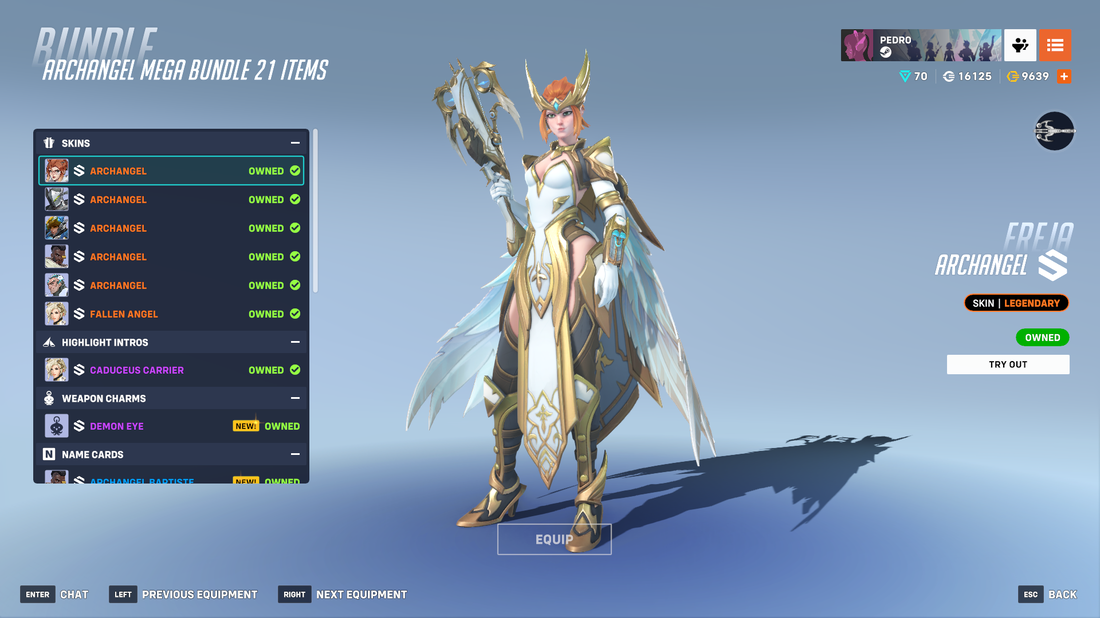Go back with the Back button

1048,594
